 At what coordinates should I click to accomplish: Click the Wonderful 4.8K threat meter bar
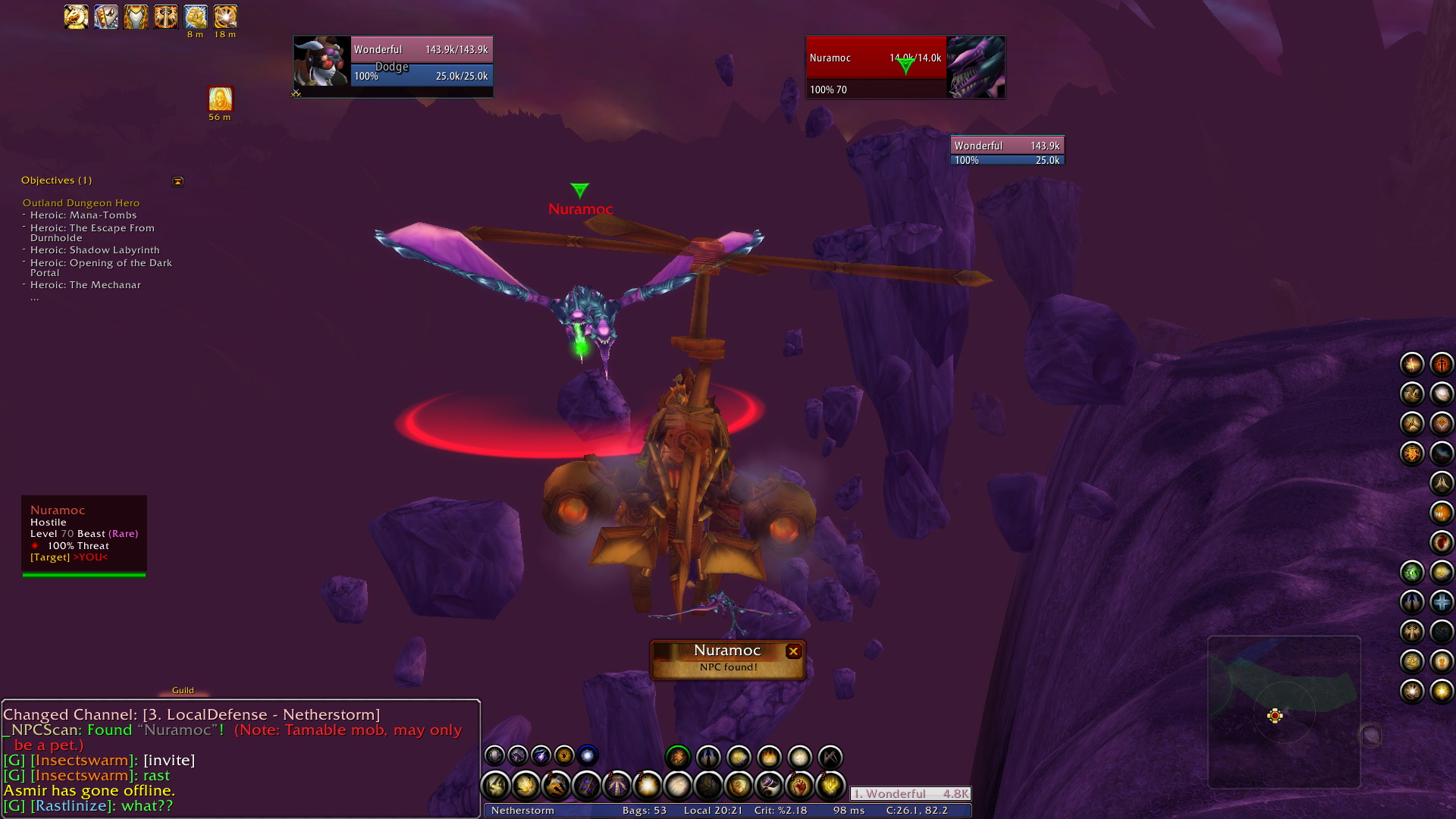[910, 794]
